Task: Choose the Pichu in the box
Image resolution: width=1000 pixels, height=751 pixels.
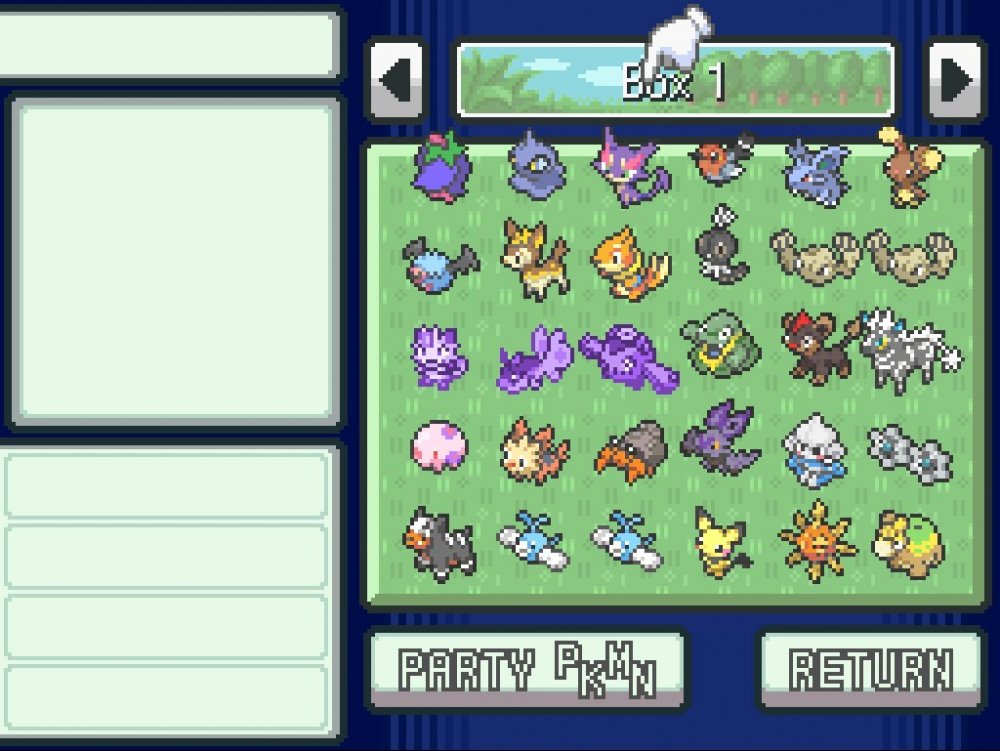Action: [x=722, y=543]
